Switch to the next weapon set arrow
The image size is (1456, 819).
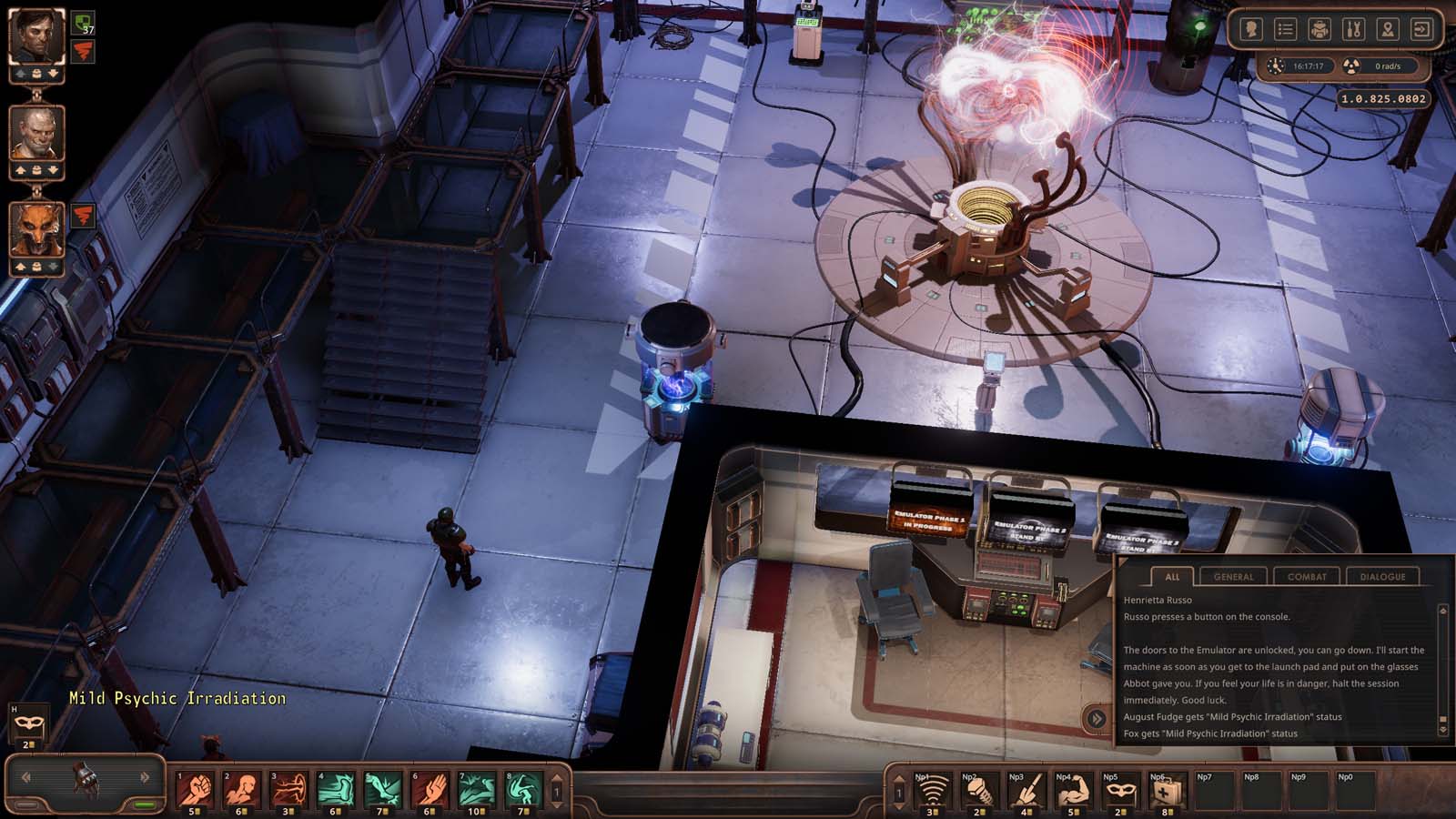(x=145, y=777)
